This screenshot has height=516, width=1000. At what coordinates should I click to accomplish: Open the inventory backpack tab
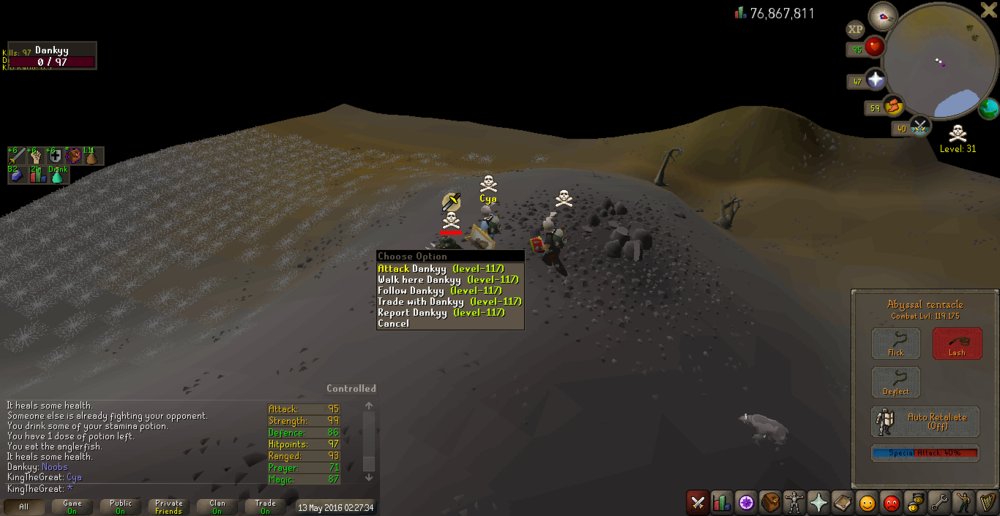[770, 502]
